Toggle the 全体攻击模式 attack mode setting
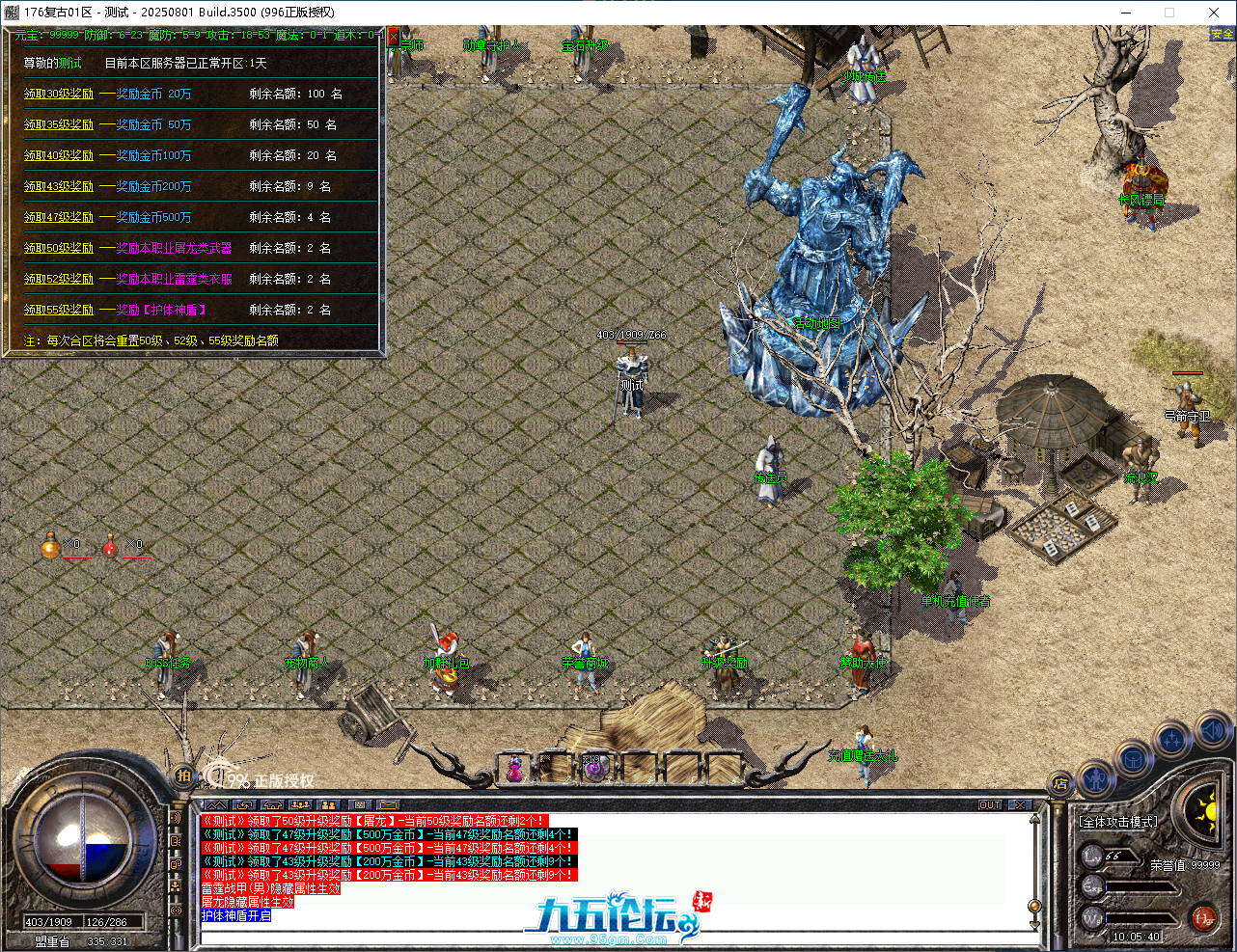Image resolution: width=1237 pixels, height=952 pixels. click(1118, 822)
